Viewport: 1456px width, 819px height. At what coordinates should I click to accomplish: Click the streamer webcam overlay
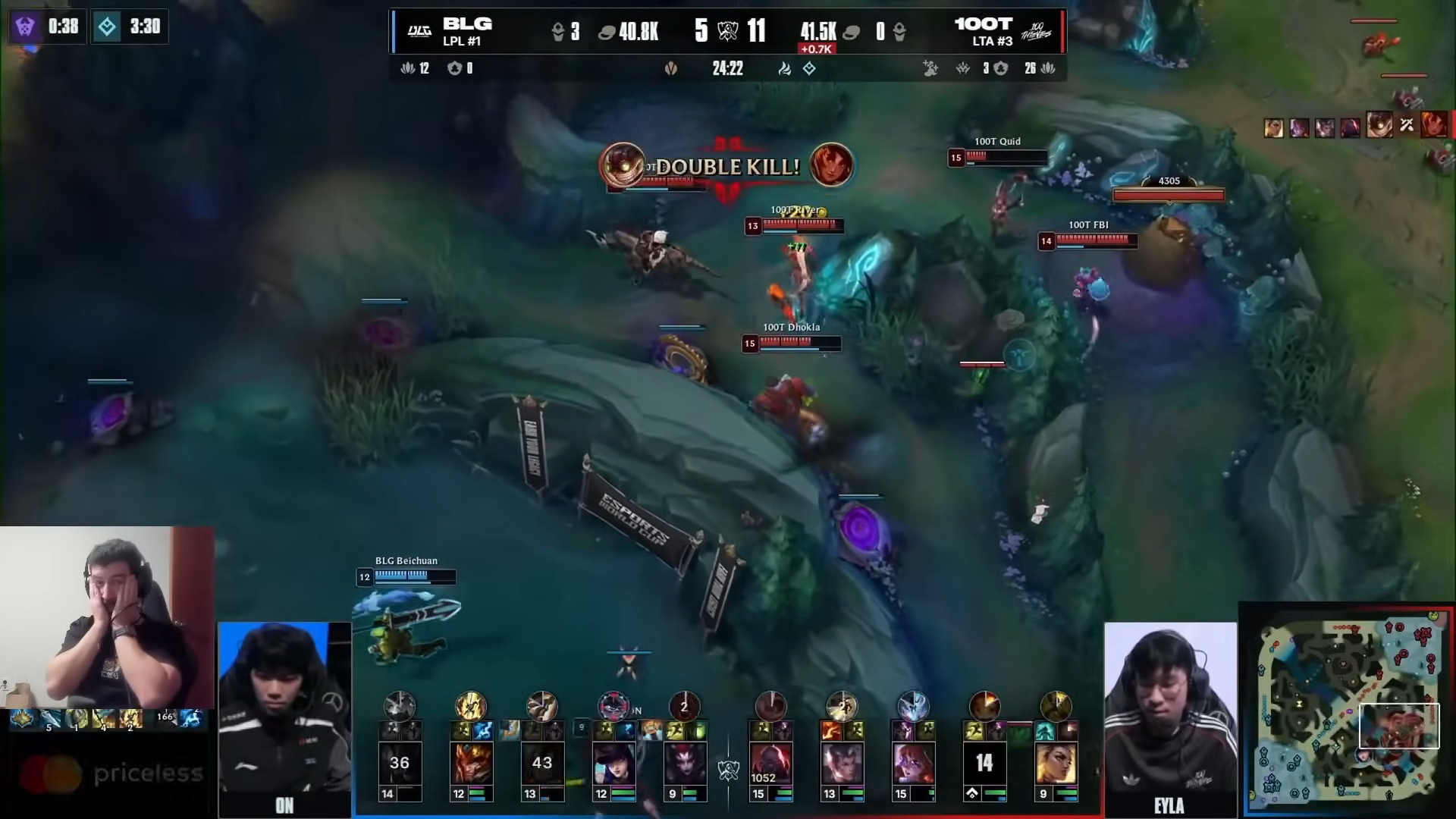[107, 618]
